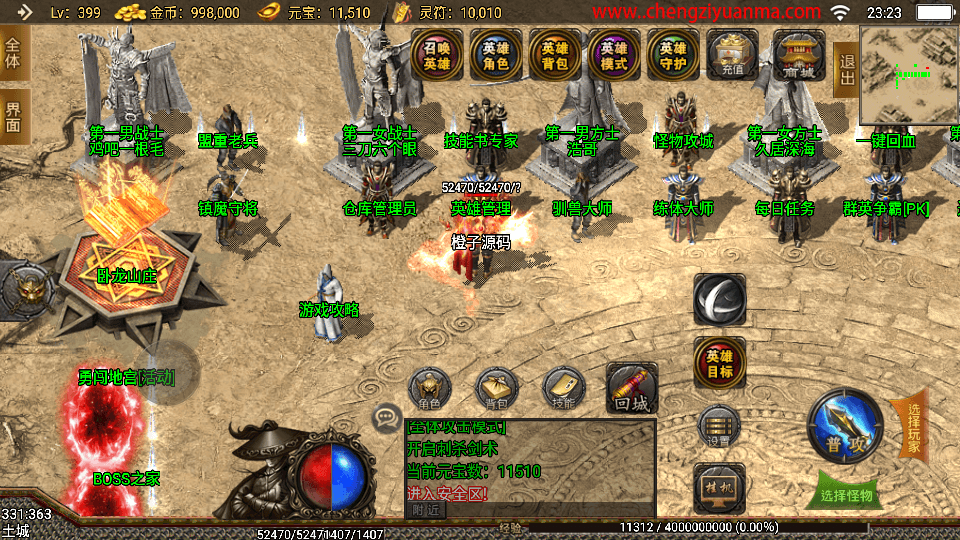Toggle the 界面 interface tab

coord(14,116)
